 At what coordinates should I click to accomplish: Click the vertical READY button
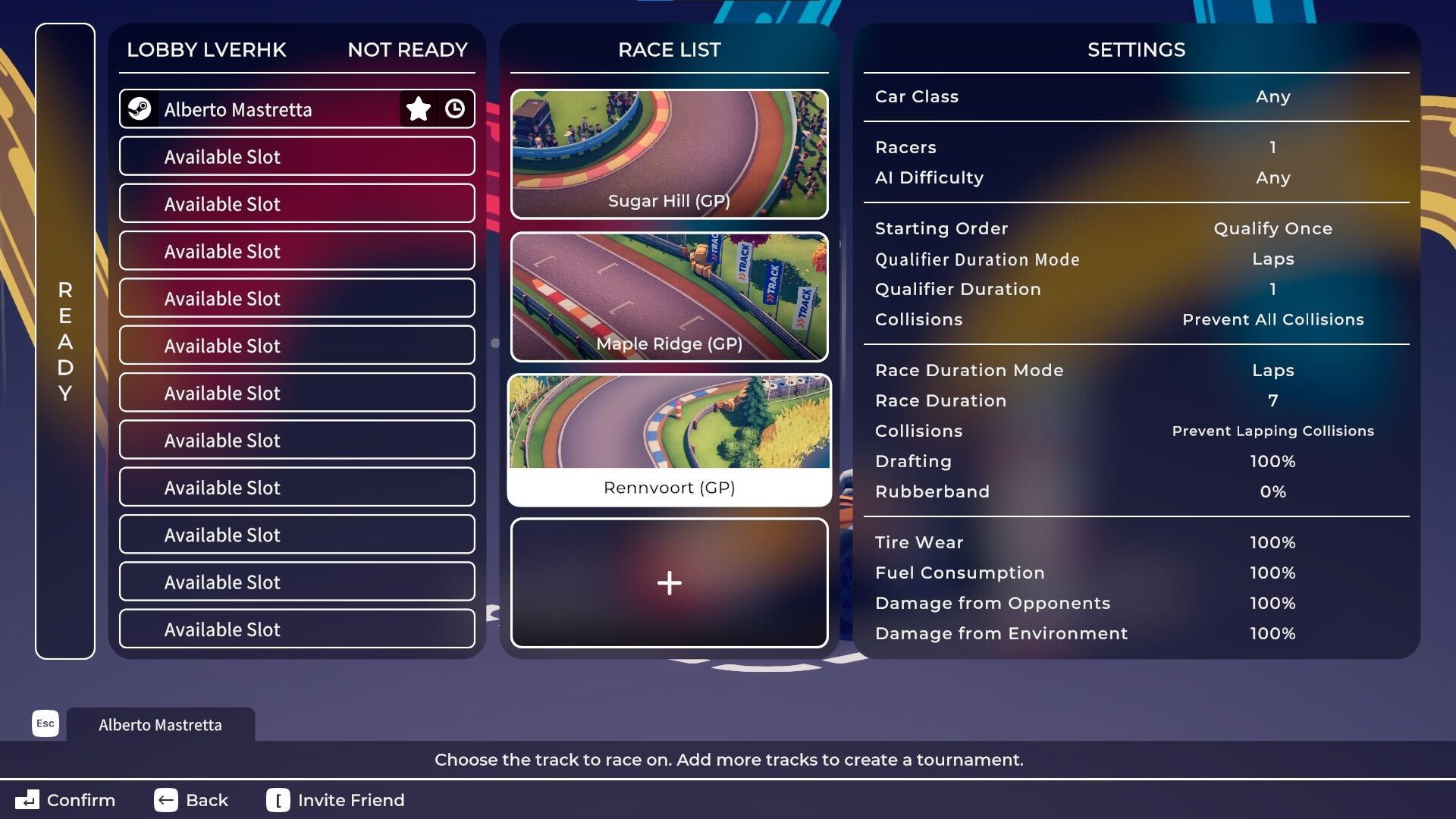click(x=65, y=341)
